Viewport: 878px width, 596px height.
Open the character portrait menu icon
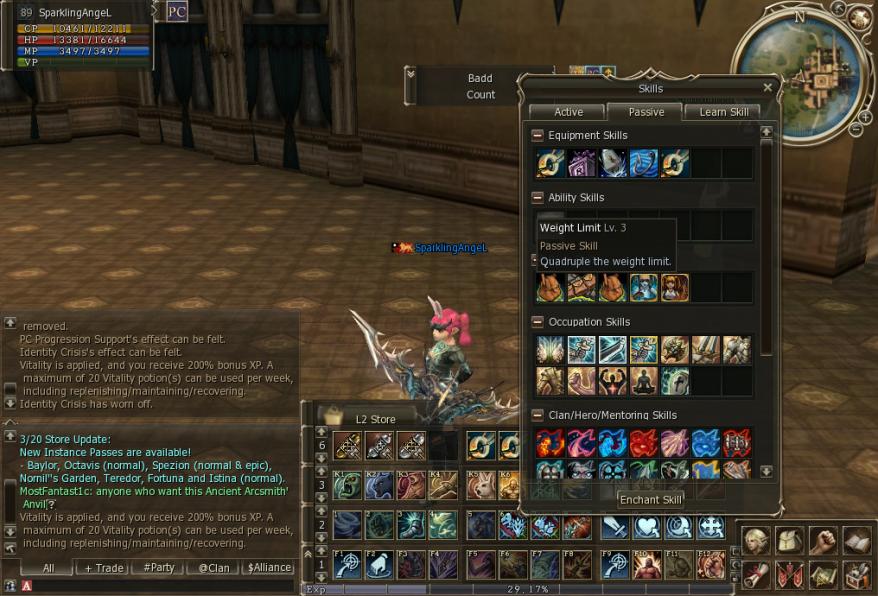[x=755, y=541]
